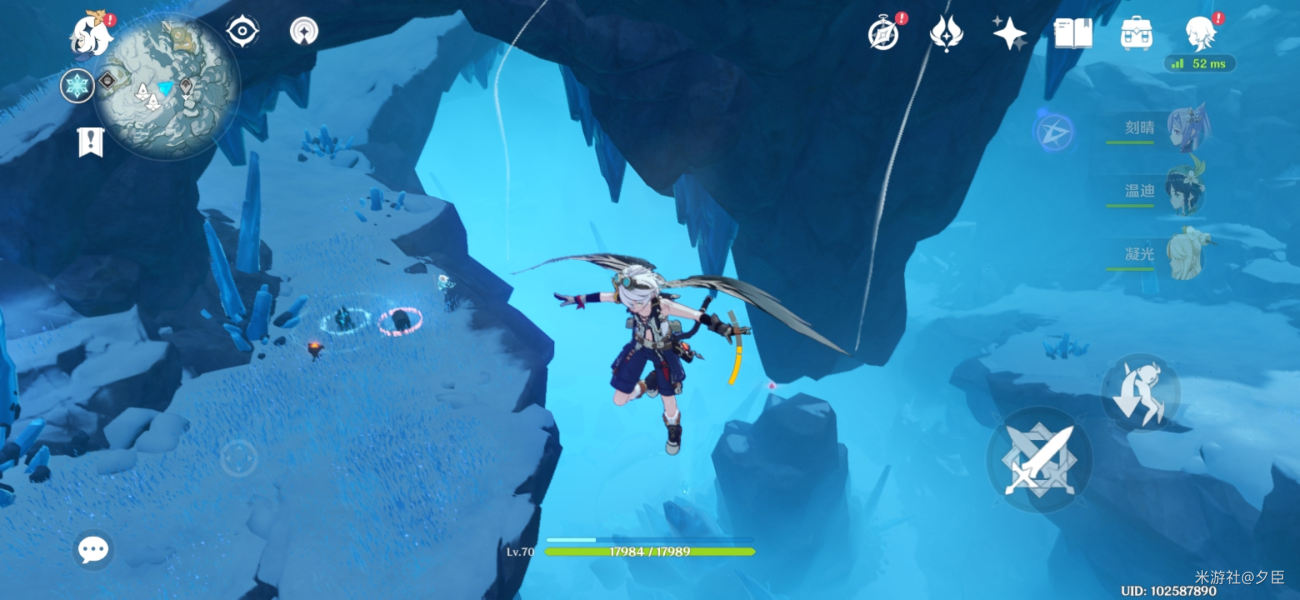This screenshot has width=1300, height=600.
Task: Tap the Cryo snowflake icon beside minimap
Action: [77, 86]
